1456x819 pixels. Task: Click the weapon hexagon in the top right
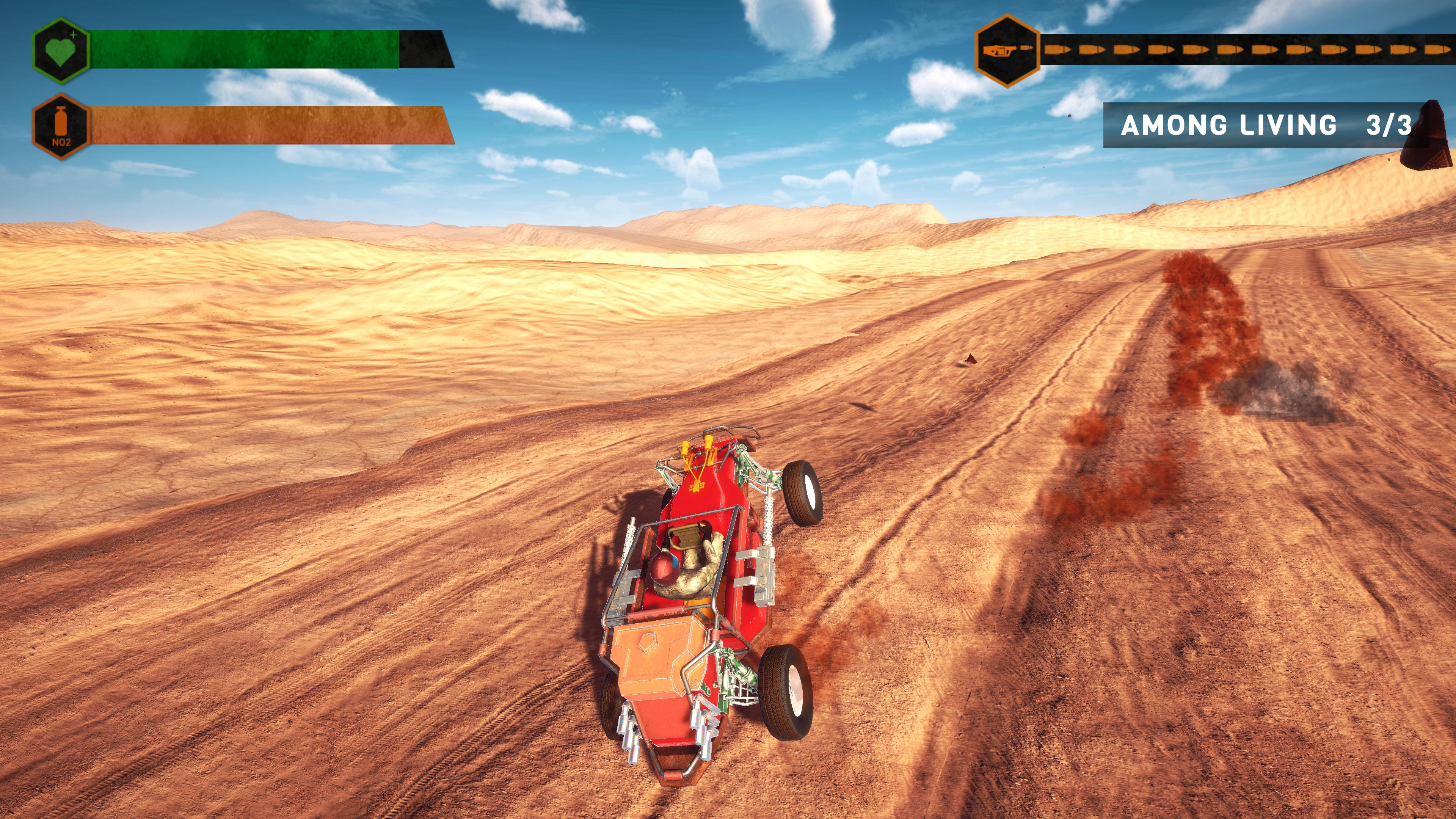click(1007, 51)
